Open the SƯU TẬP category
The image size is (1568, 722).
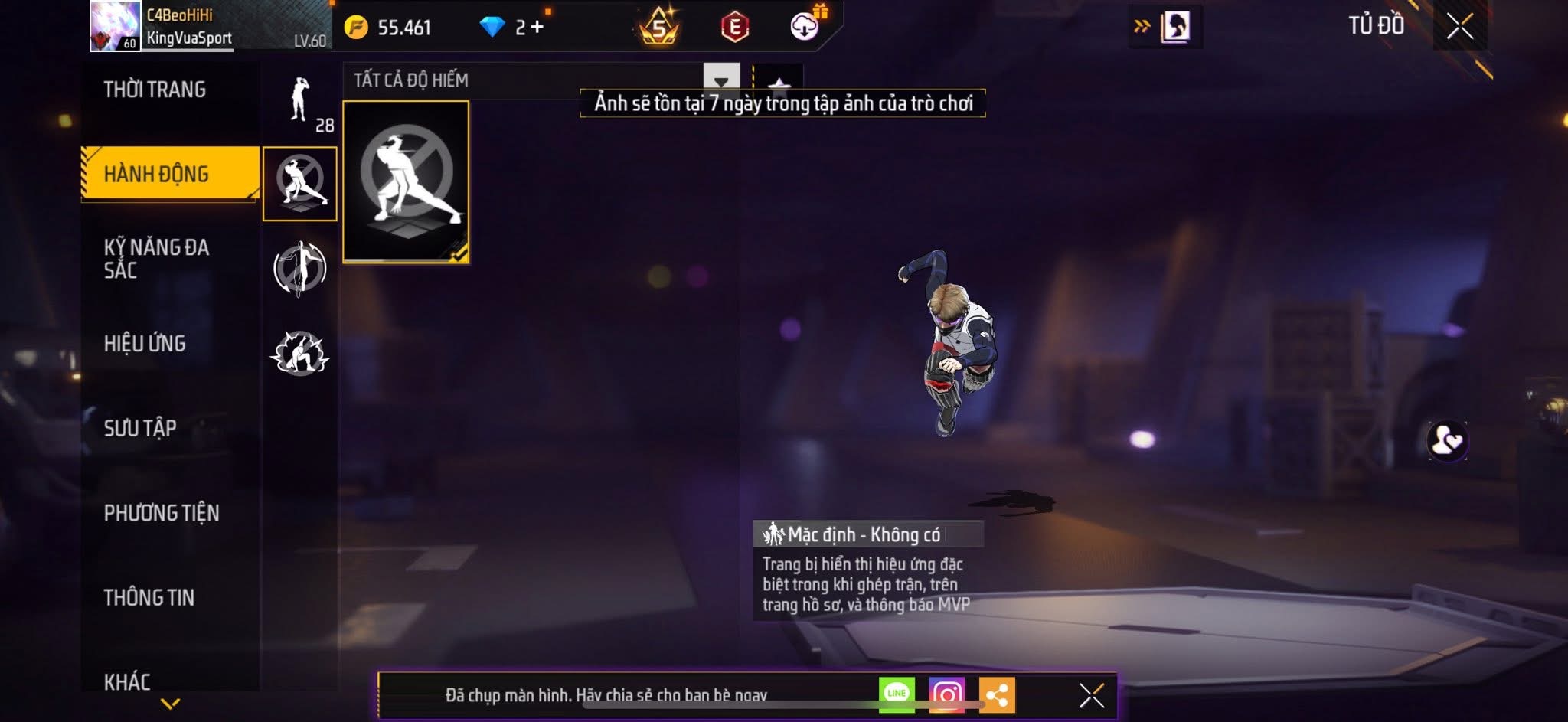140,427
